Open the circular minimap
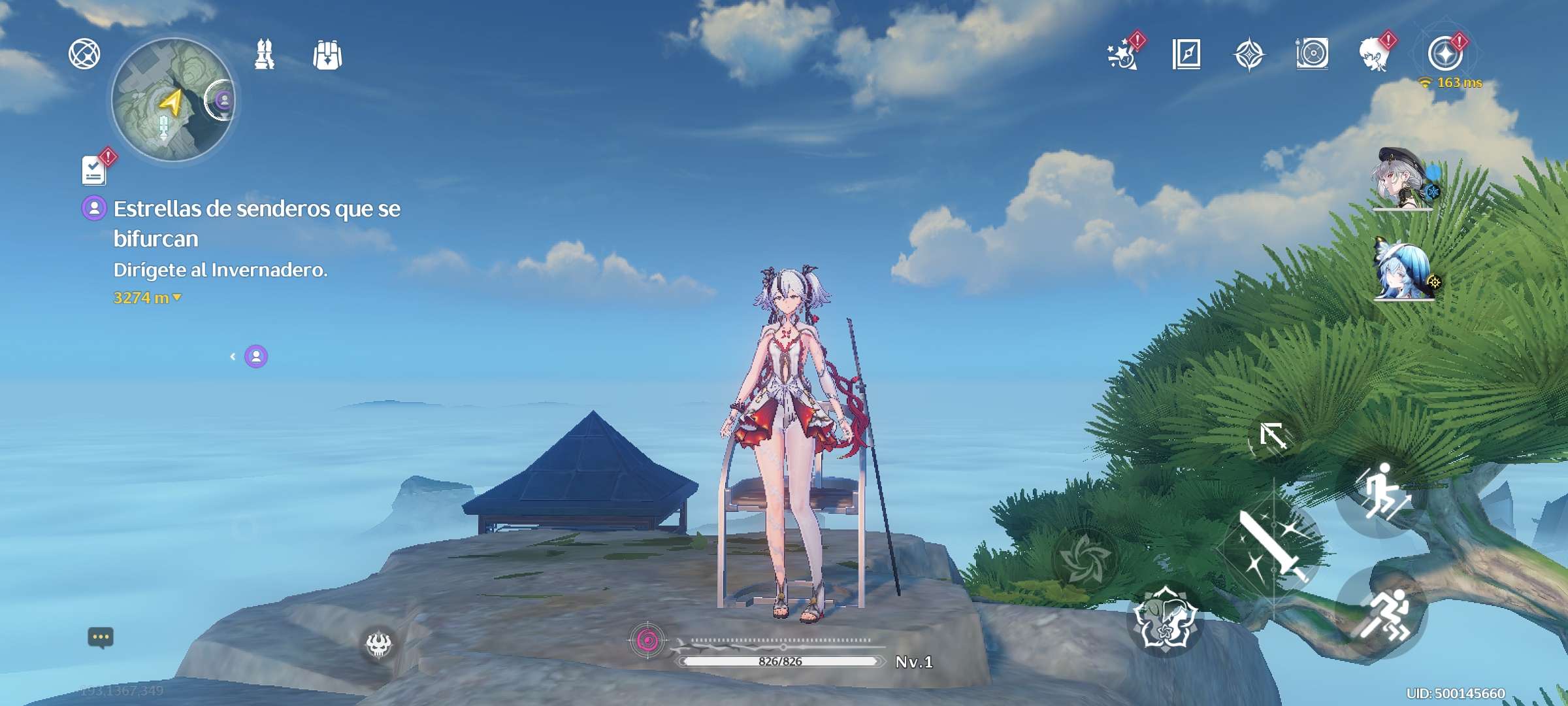This screenshot has width=1568, height=706. coord(173,99)
